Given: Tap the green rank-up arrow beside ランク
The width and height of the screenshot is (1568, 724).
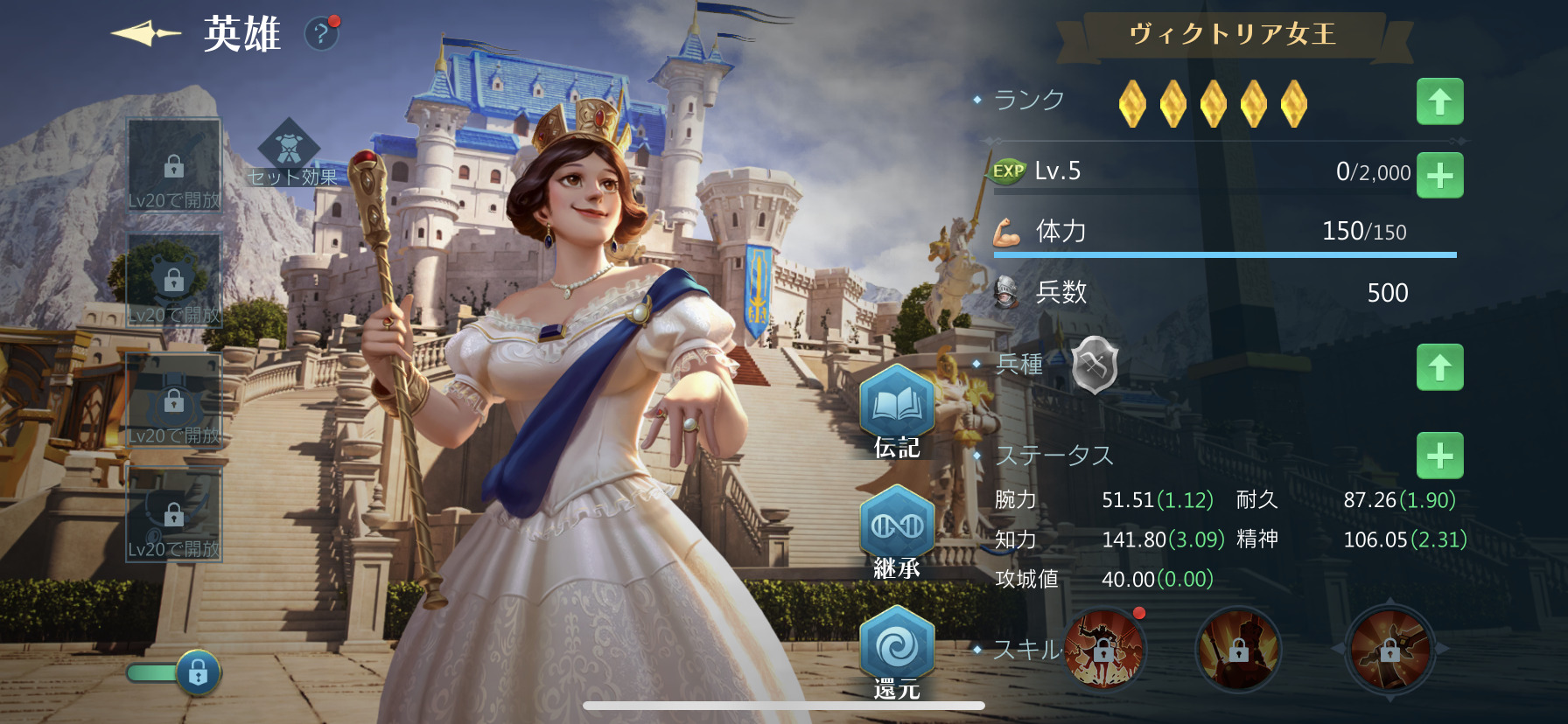Looking at the screenshot, I should [x=1439, y=101].
